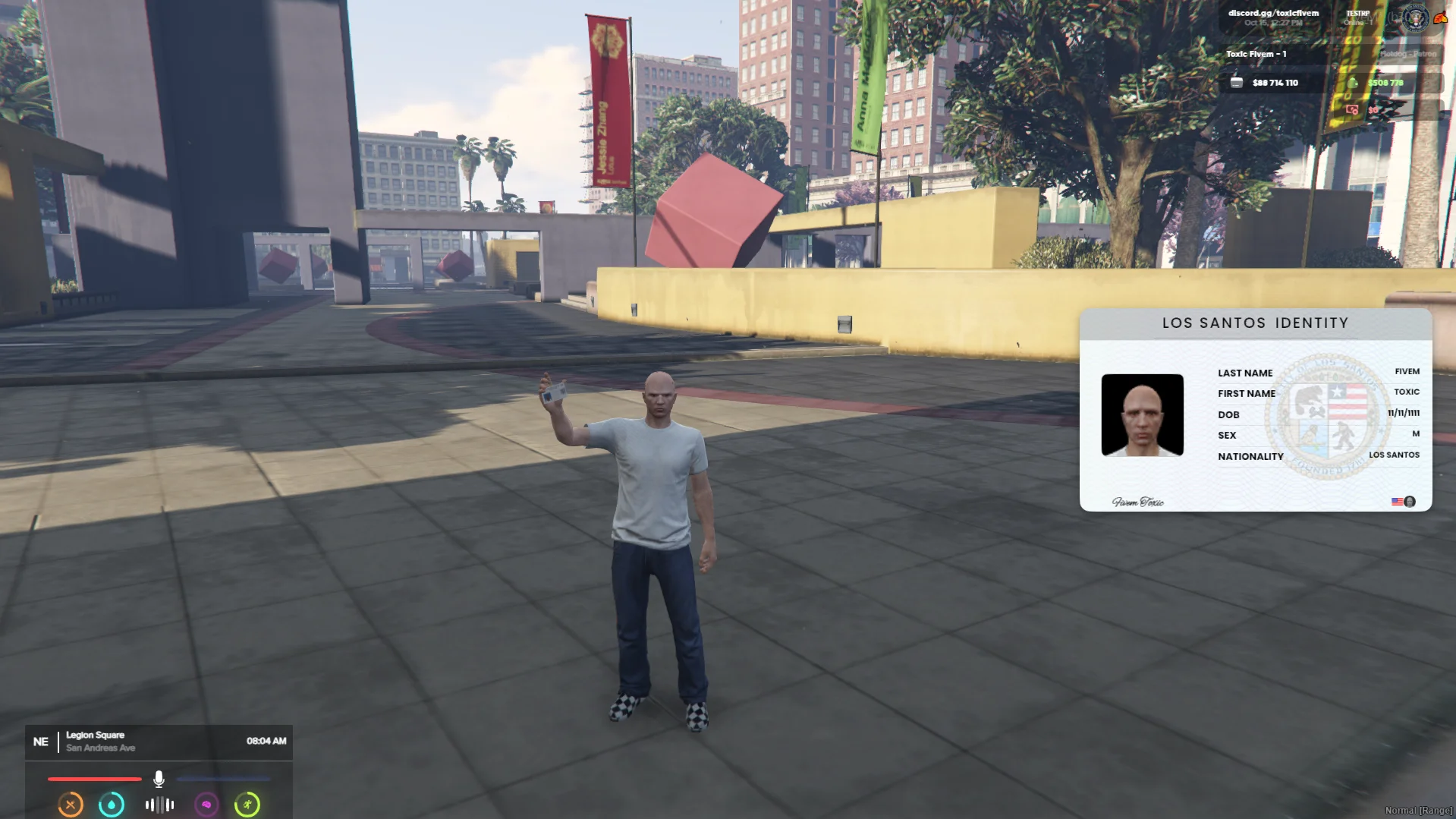Viewport: 1456px width, 819px height.
Task: Click the ID card portrait photo
Action: click(1142, 414)
